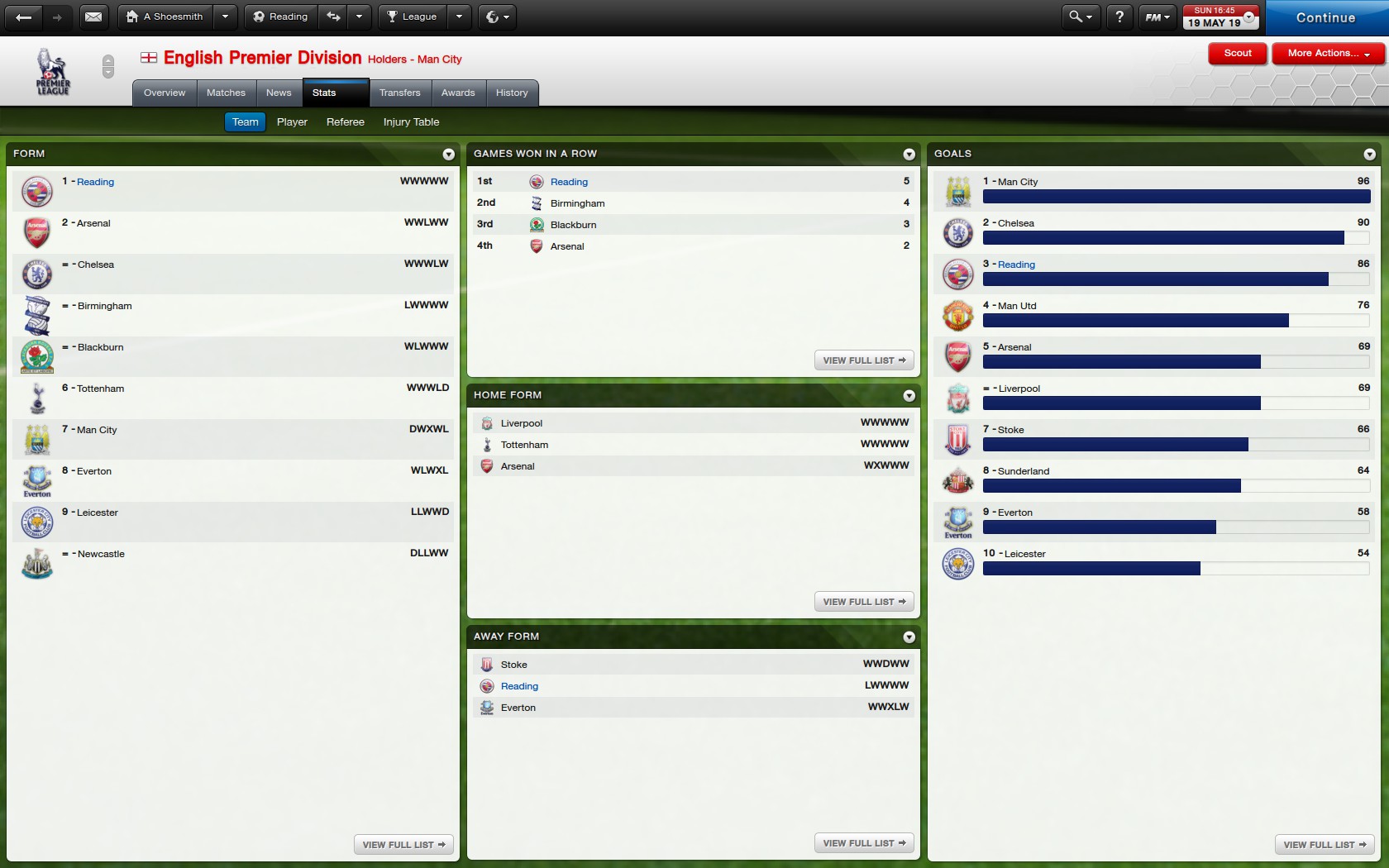This screenshot has height=868, width=1389.
Task: Open the search magnifier menu
Action: (1080, 17)
